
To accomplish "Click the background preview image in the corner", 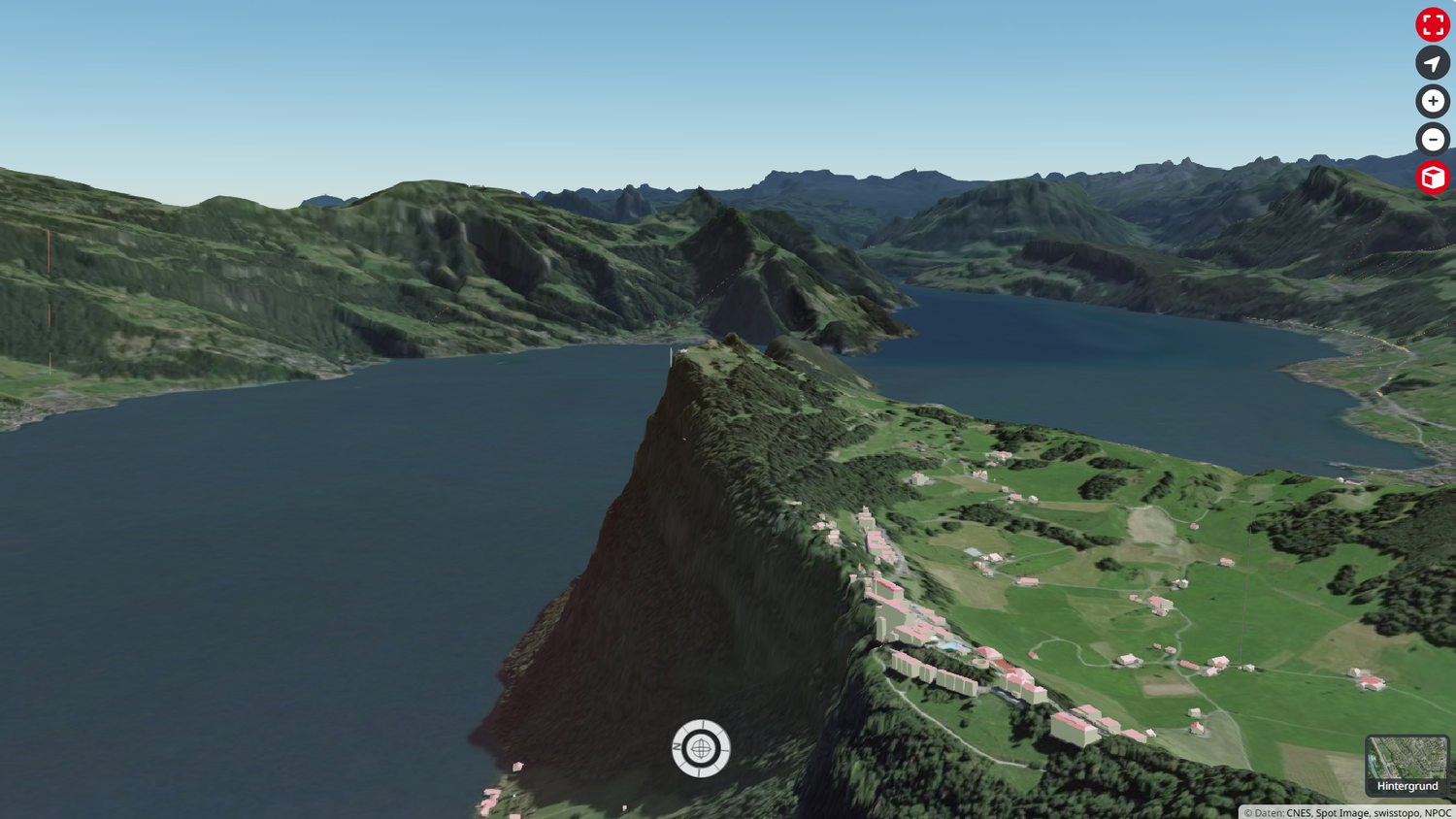I will tap(1406, 757).
